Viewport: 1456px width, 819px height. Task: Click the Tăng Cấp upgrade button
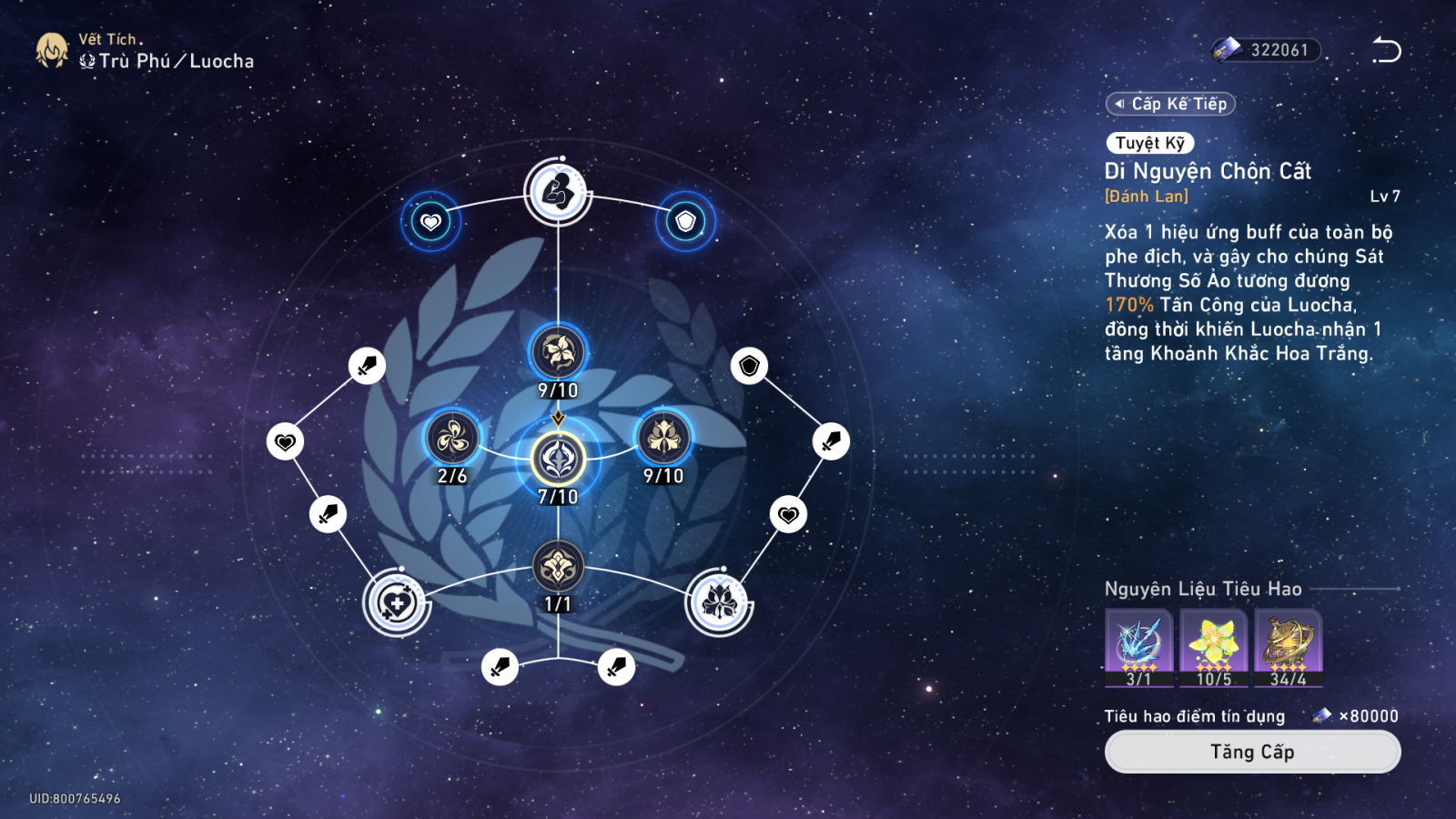click(x=1252, y=752)
